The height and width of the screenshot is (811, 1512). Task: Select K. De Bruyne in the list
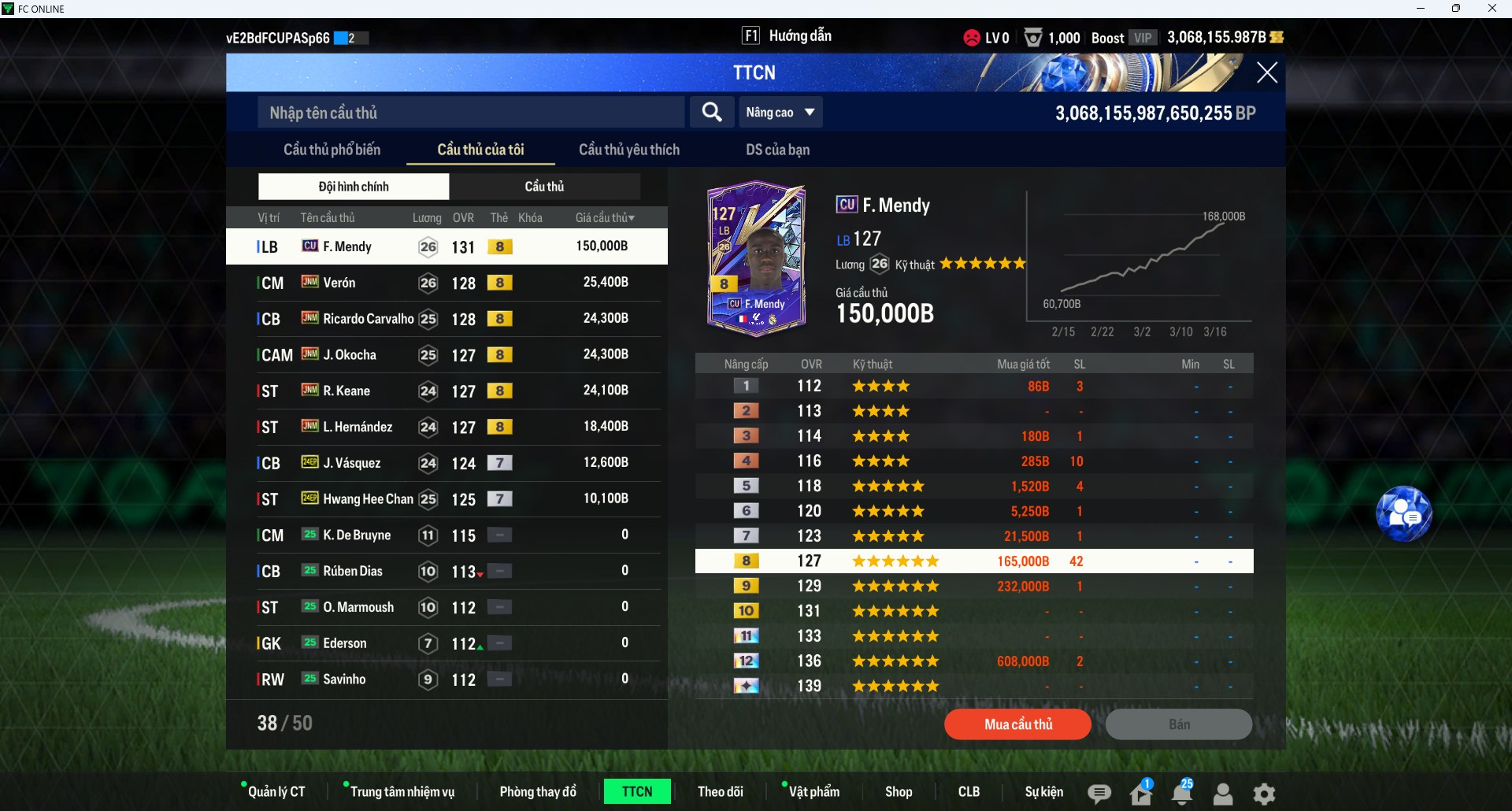click(x=446, y=535)
